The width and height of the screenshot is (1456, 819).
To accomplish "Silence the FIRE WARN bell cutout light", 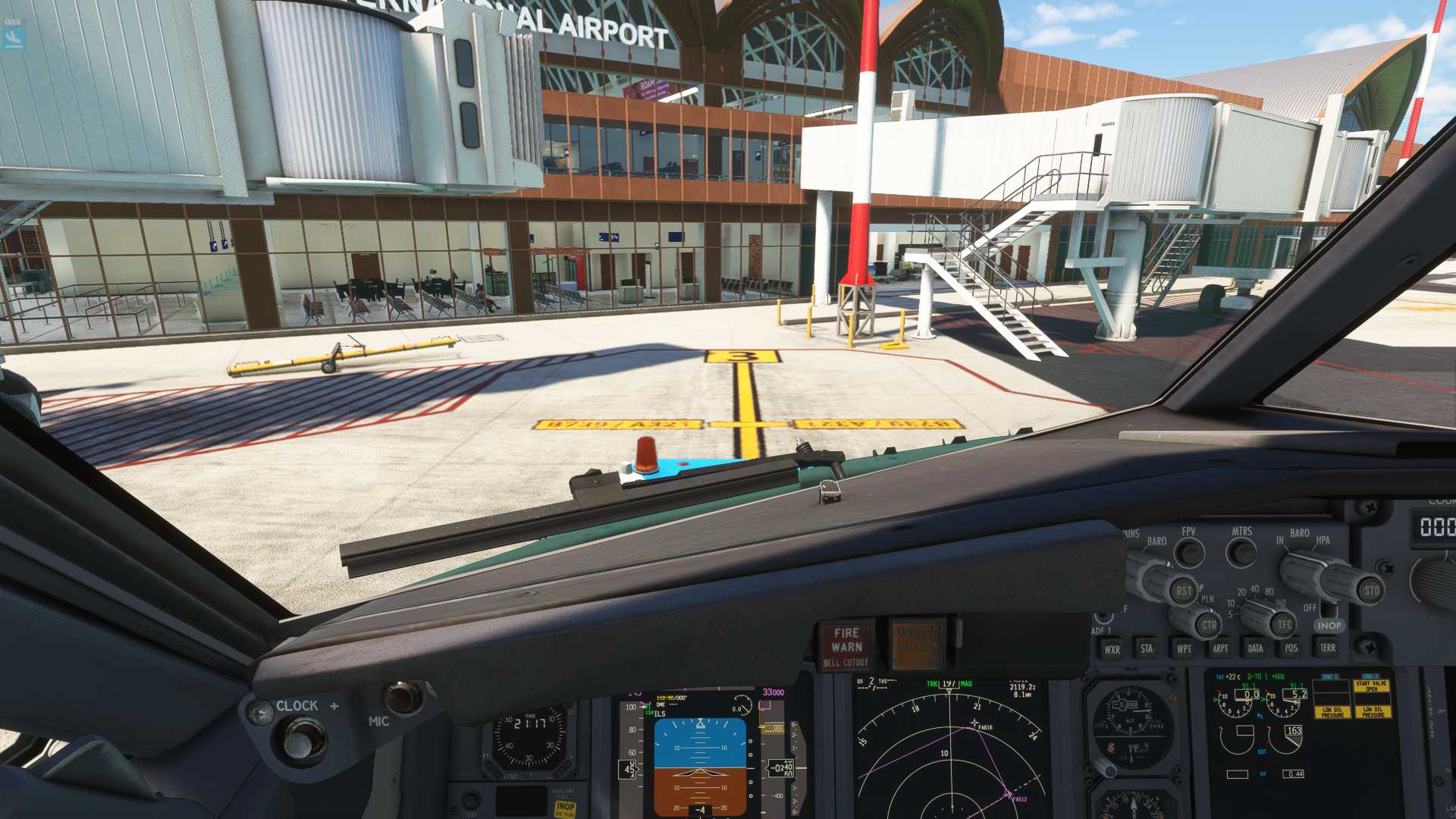I will (x=846, y=646).
